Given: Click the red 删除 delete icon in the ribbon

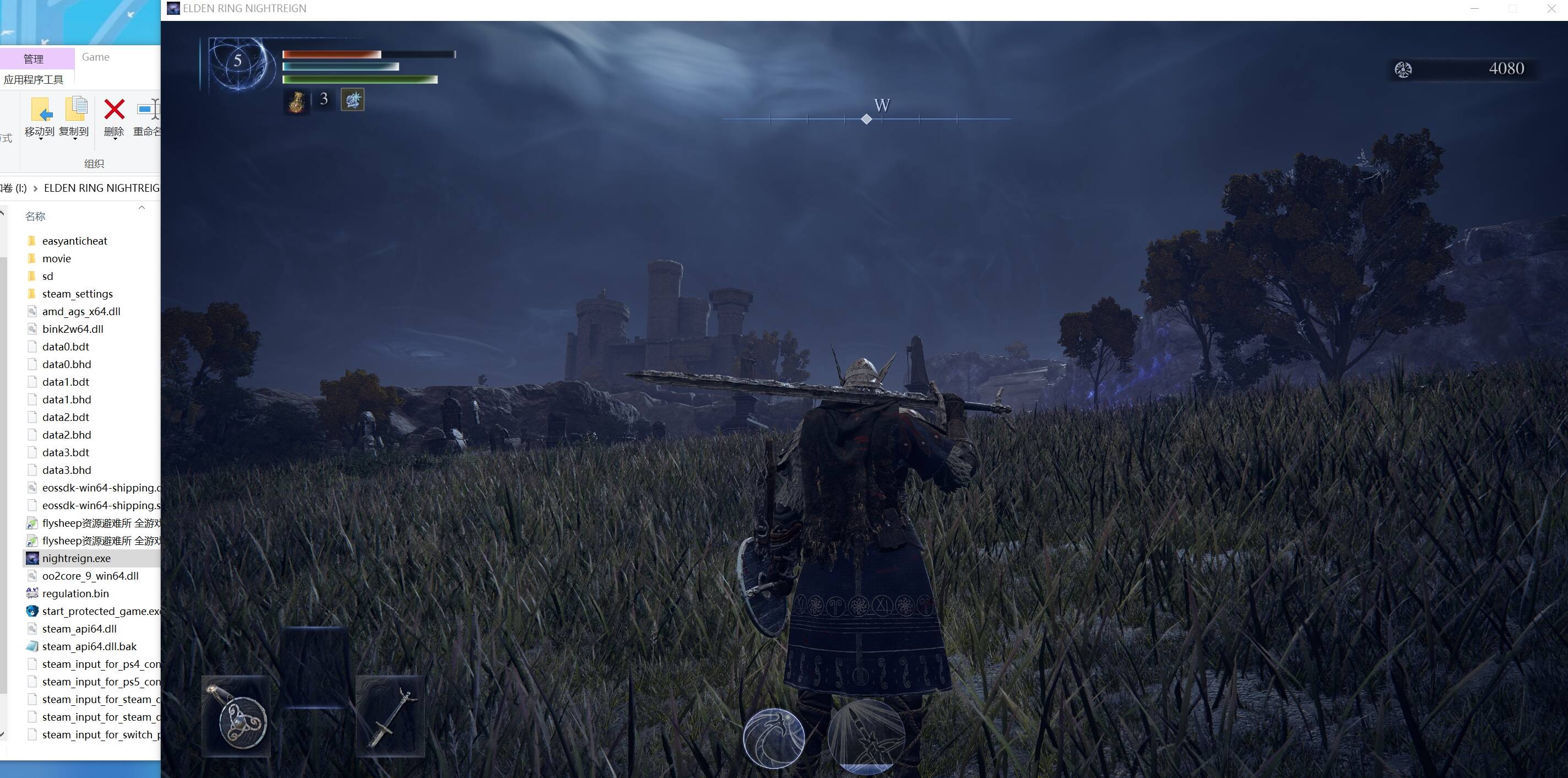Looking at the screenshot, I should pos(113,111).
